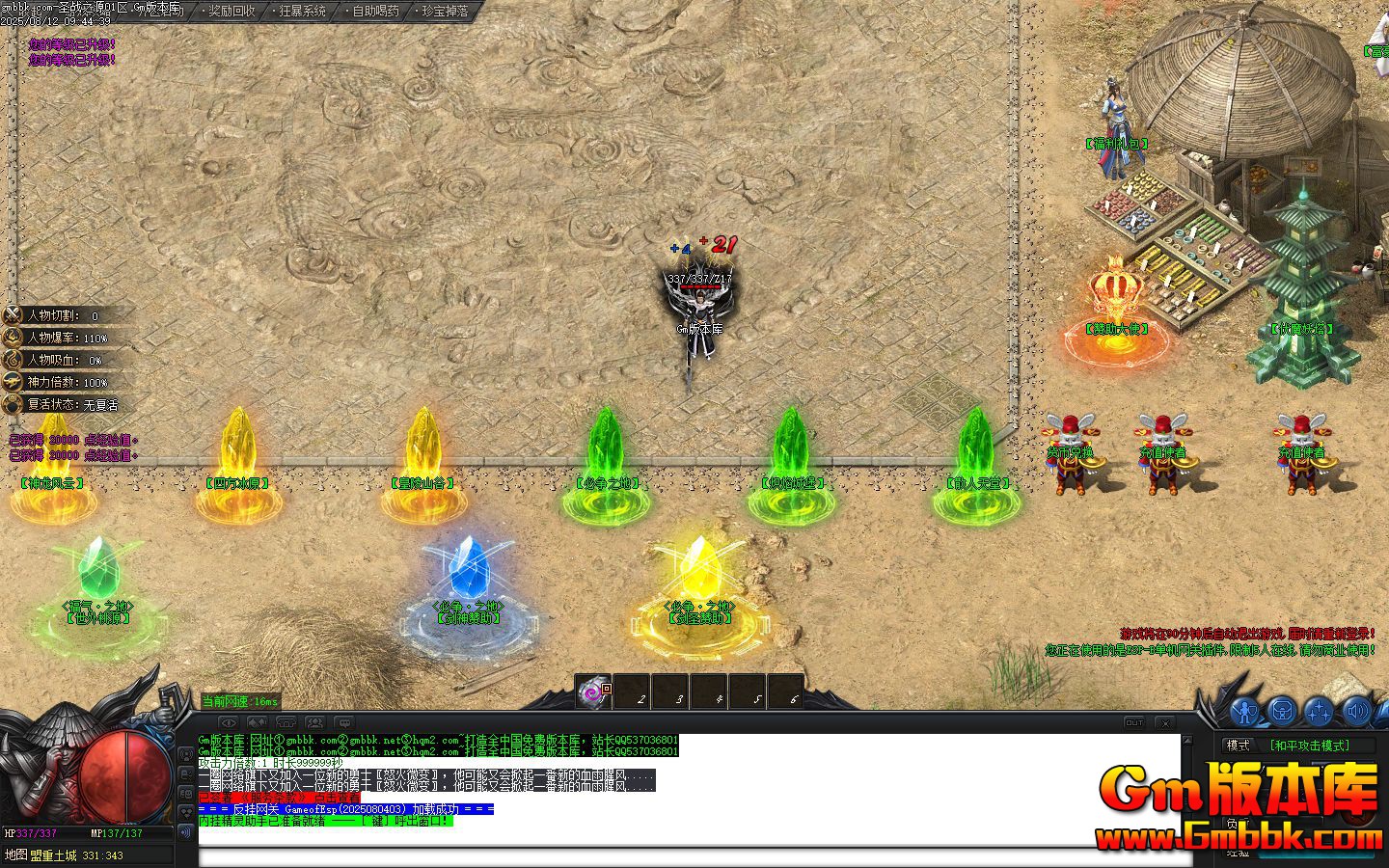Change the 和平攻击模式 attack mode
Image resolution: width=1389 pixels, height=868 pixels.
click(x=1309, y=746)
